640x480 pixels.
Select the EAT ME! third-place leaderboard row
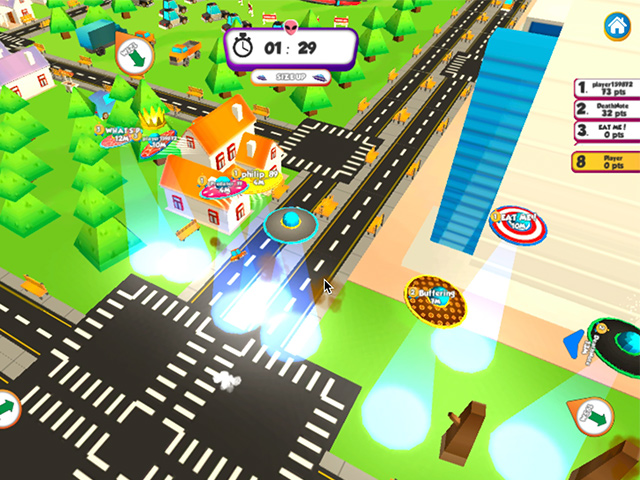(x=606, y=131)
